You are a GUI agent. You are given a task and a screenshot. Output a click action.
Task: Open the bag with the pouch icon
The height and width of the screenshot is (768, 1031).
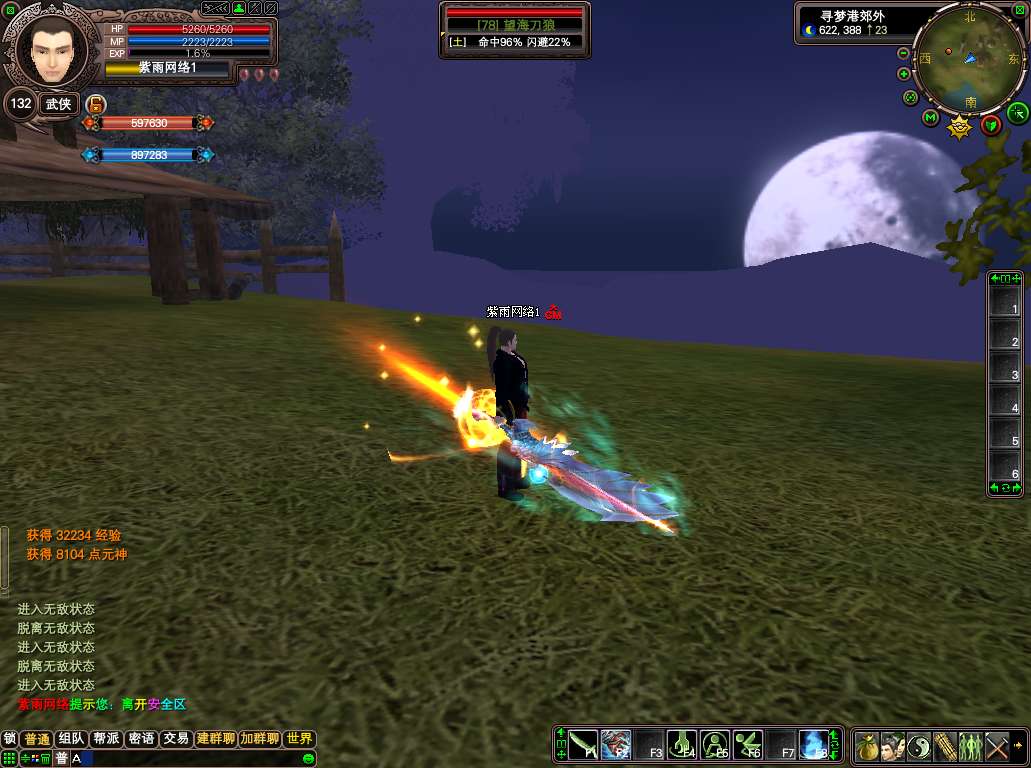point(867,746)
